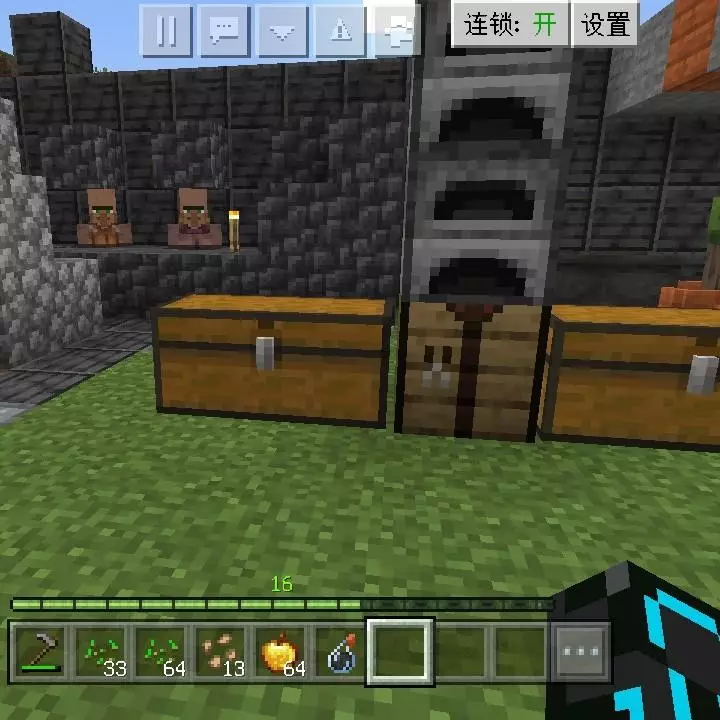Open the 设置 settings button
The height and width of the screenshot is (720, 720).
click(606, 24)
